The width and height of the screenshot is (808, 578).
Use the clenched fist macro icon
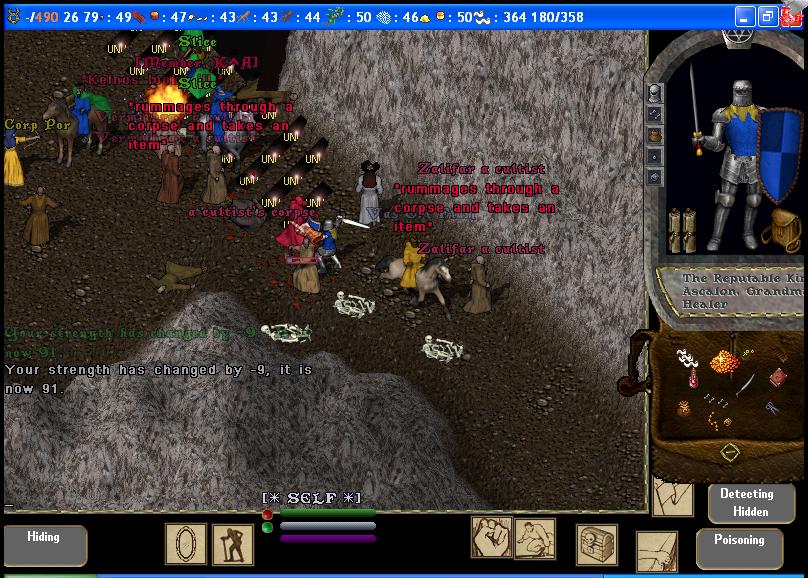click(491, 537)
